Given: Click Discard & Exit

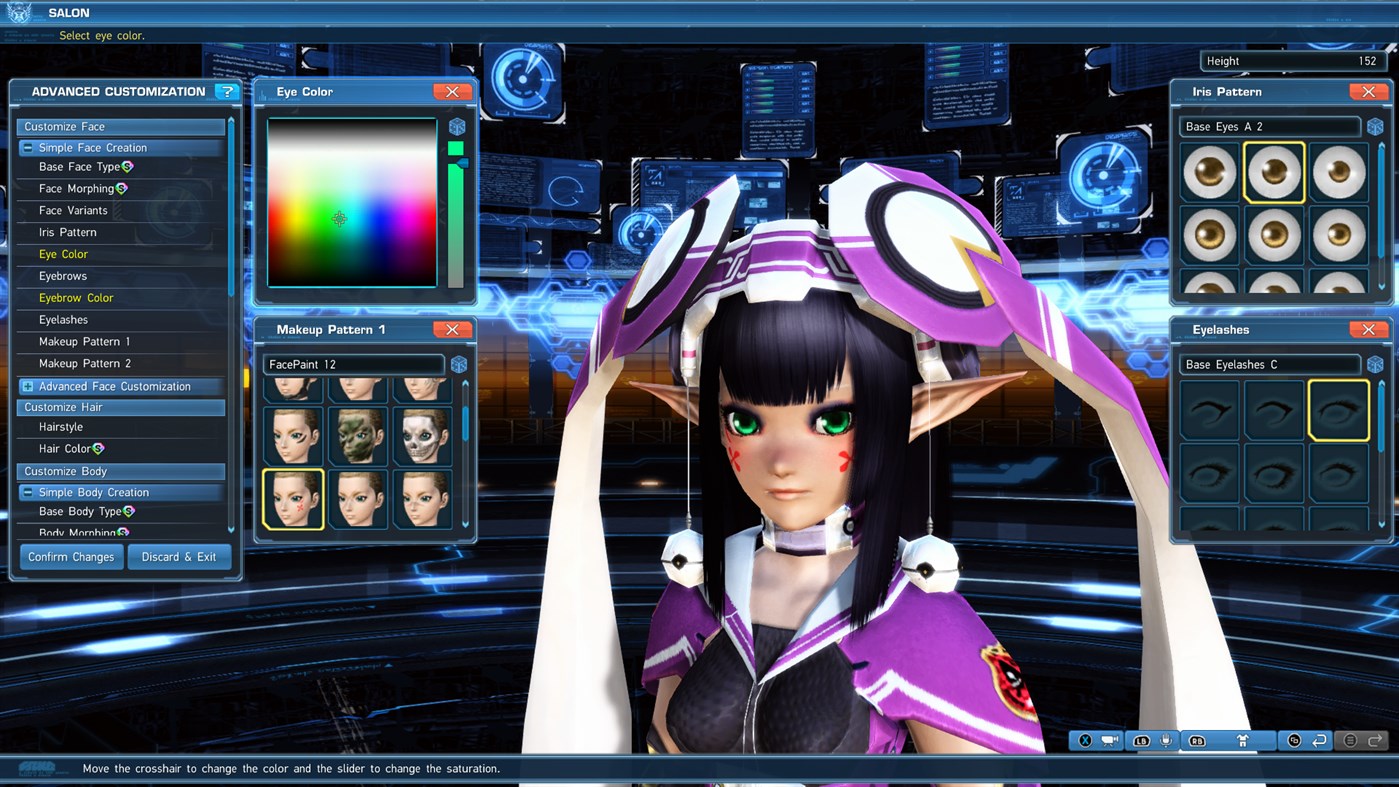Looking at the screenshot, I should tap(179, 556).
